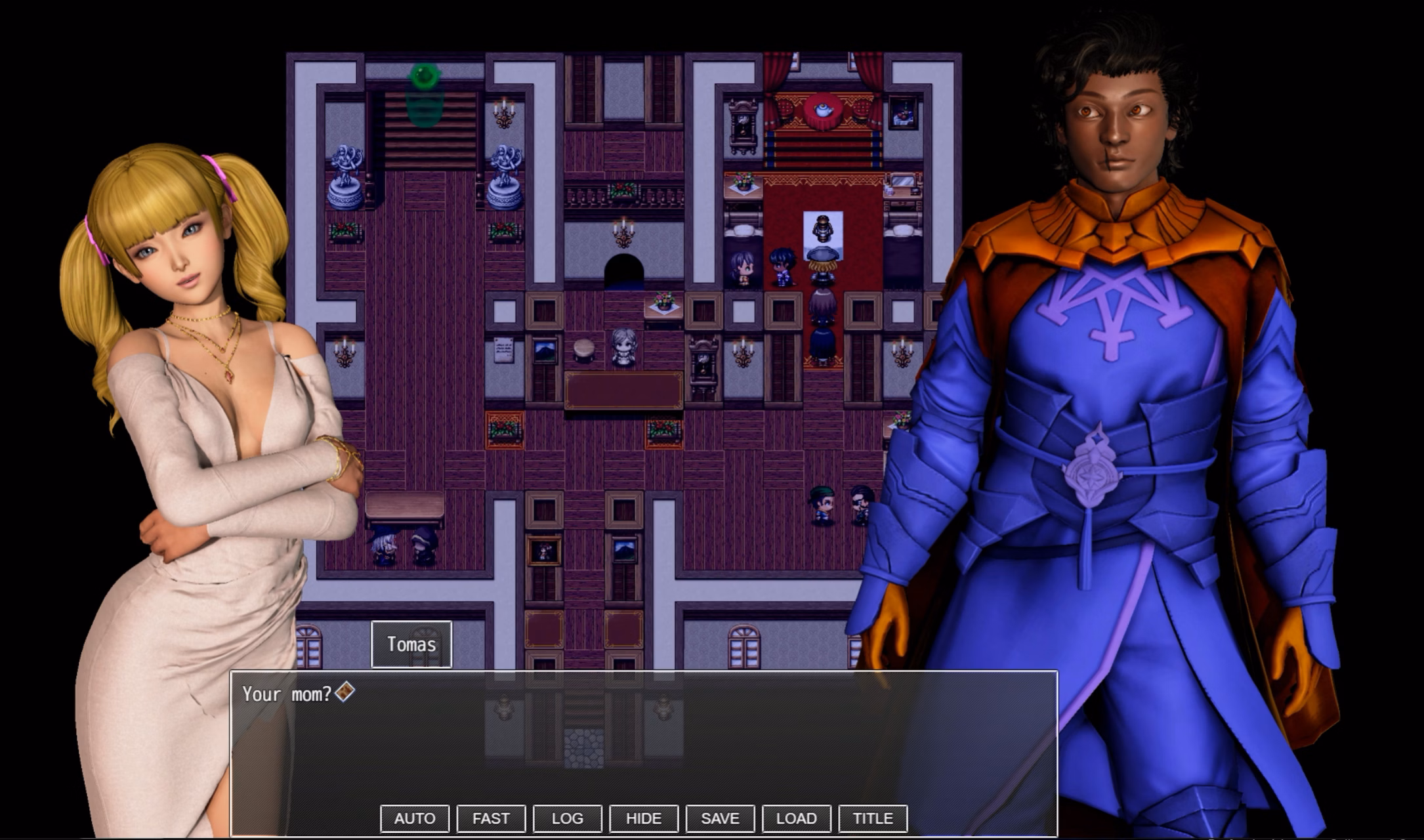Enable AUTO dialogue advance
1424x840 pixels.
415,818
